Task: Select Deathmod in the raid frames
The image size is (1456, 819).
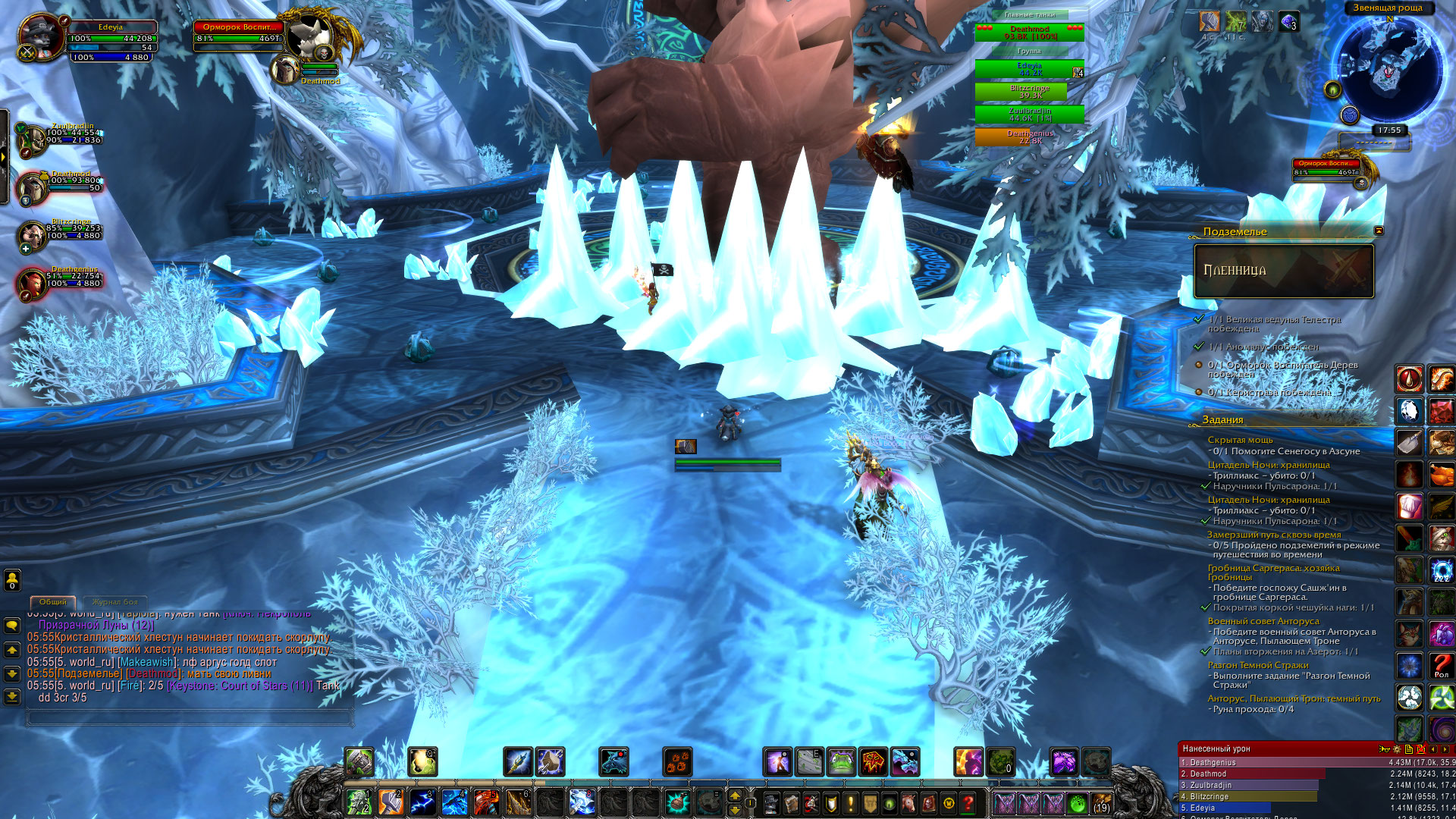Action: pyautogui.click(x=1029, y=33)
